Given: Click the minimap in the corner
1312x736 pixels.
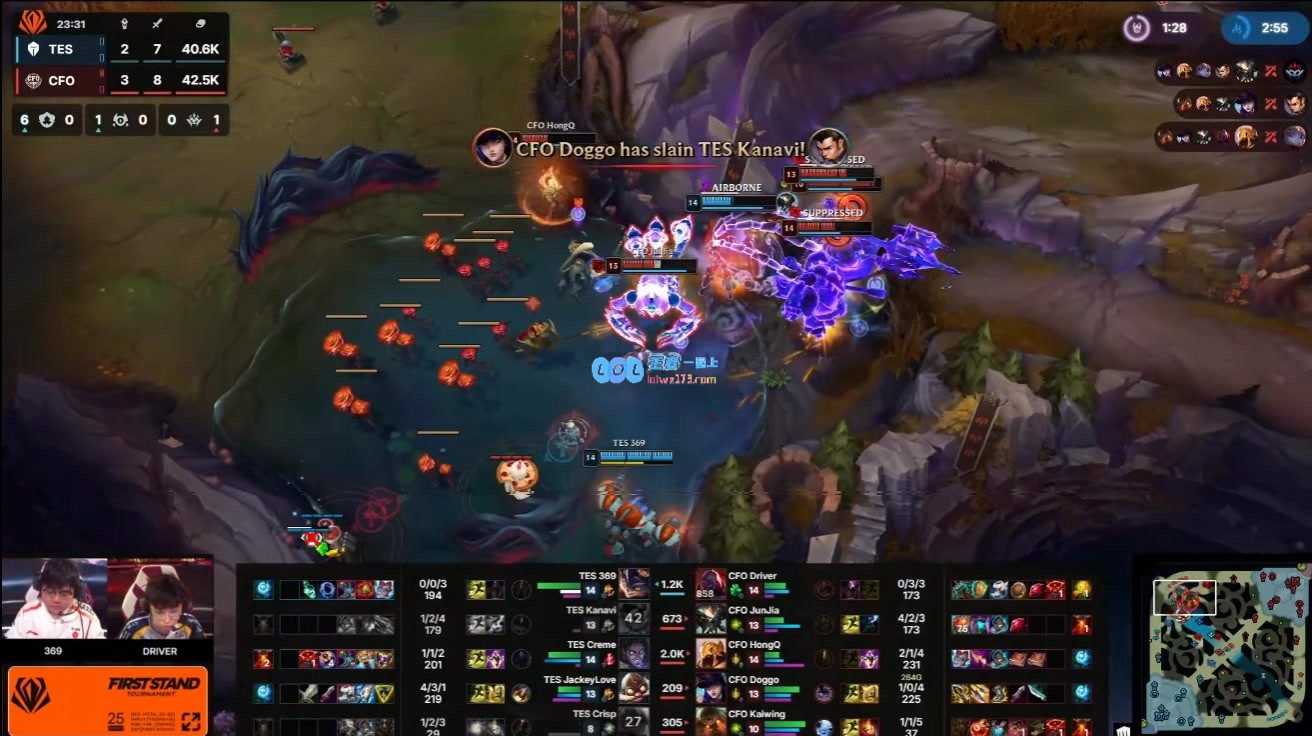Looking at the screenshot, I should (x=1221, y=647).
